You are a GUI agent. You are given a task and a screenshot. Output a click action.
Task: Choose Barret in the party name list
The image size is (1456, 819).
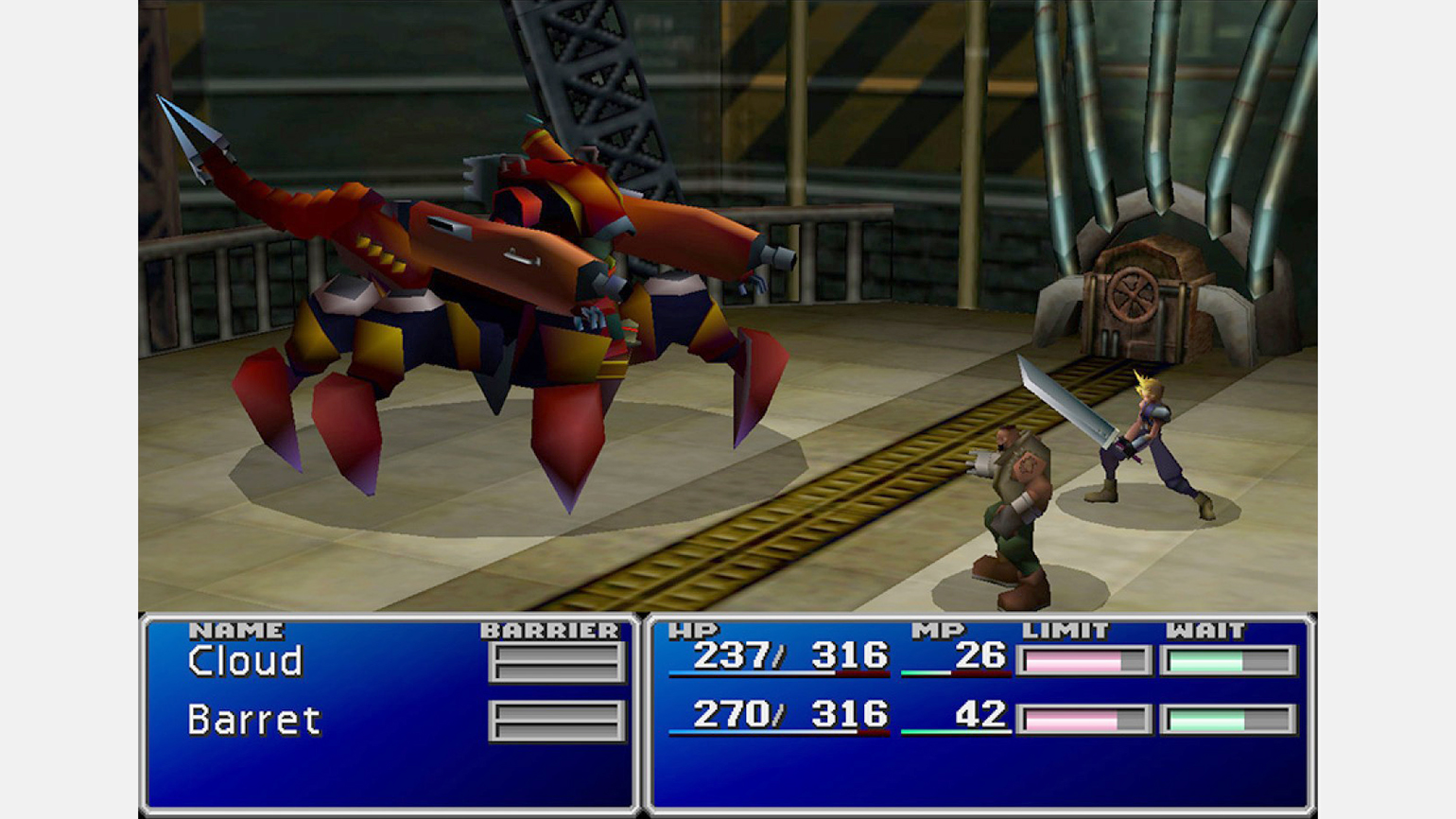pyautogui.click(x=253, y=721)
